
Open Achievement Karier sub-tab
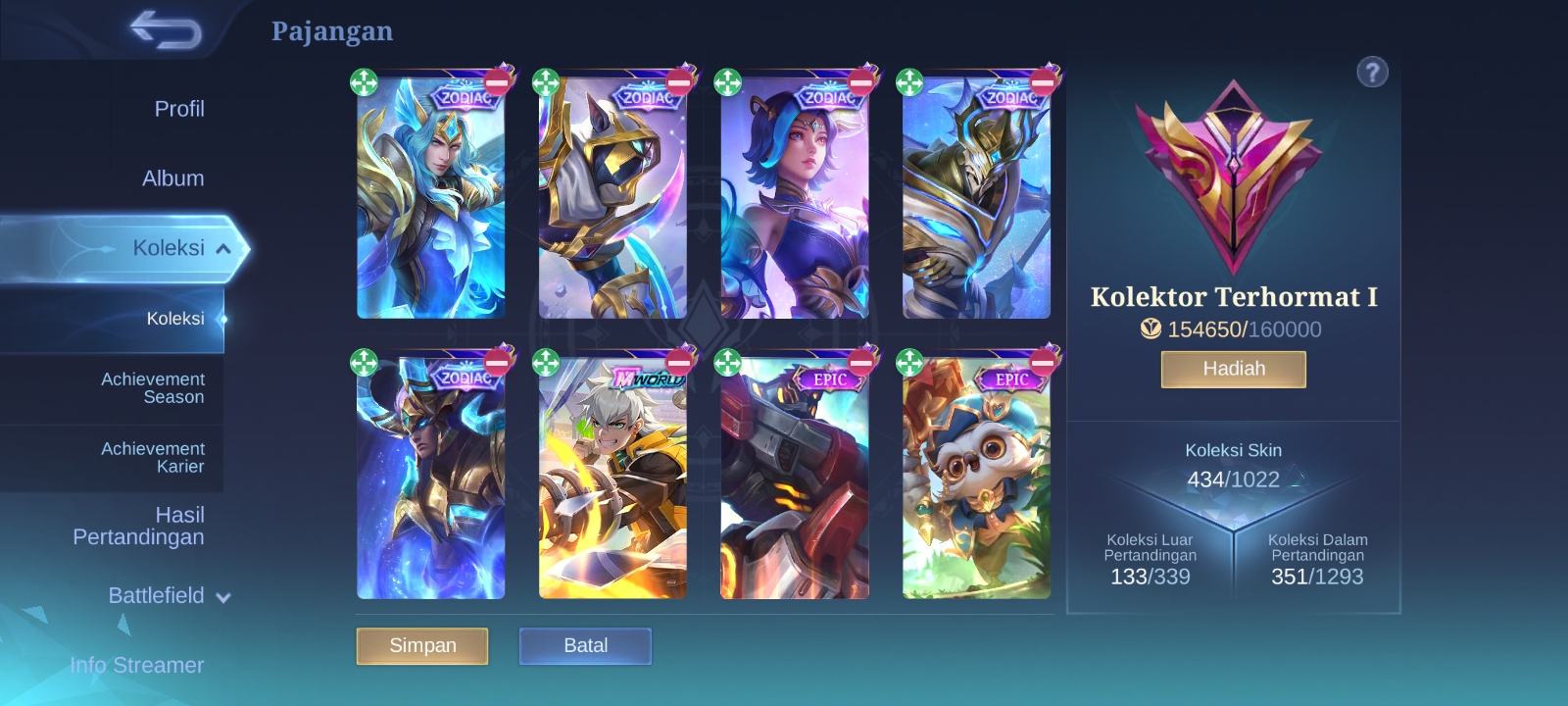(152, 458)
